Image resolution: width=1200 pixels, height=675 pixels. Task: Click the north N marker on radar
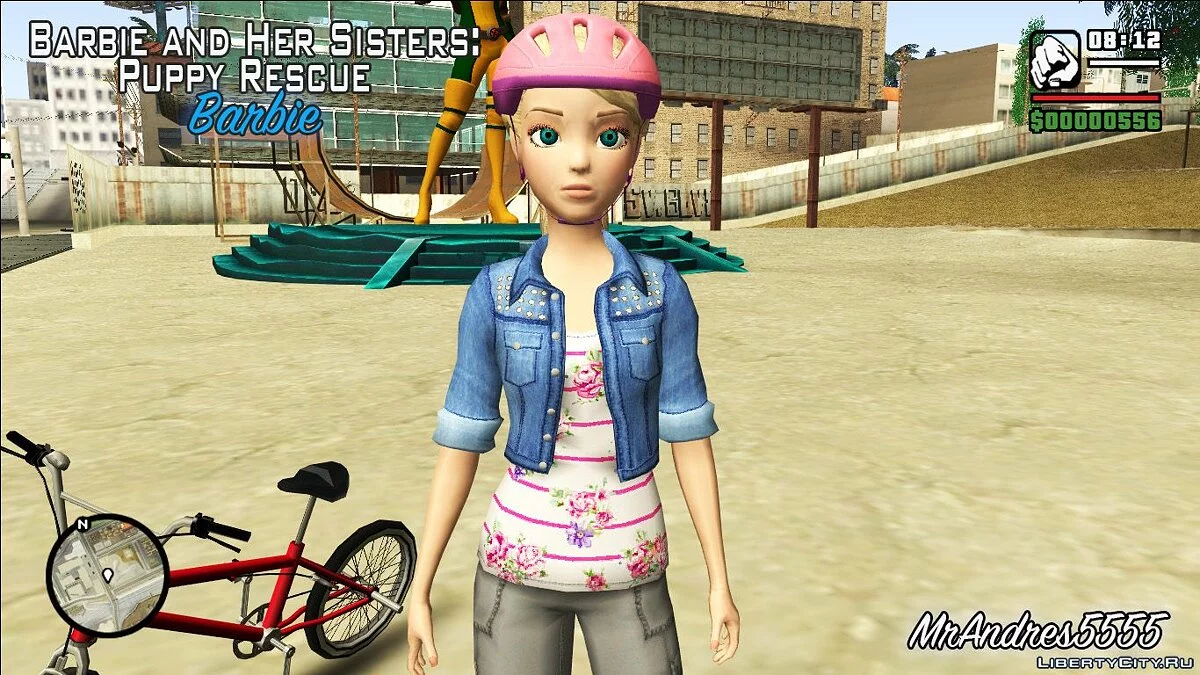83,523
